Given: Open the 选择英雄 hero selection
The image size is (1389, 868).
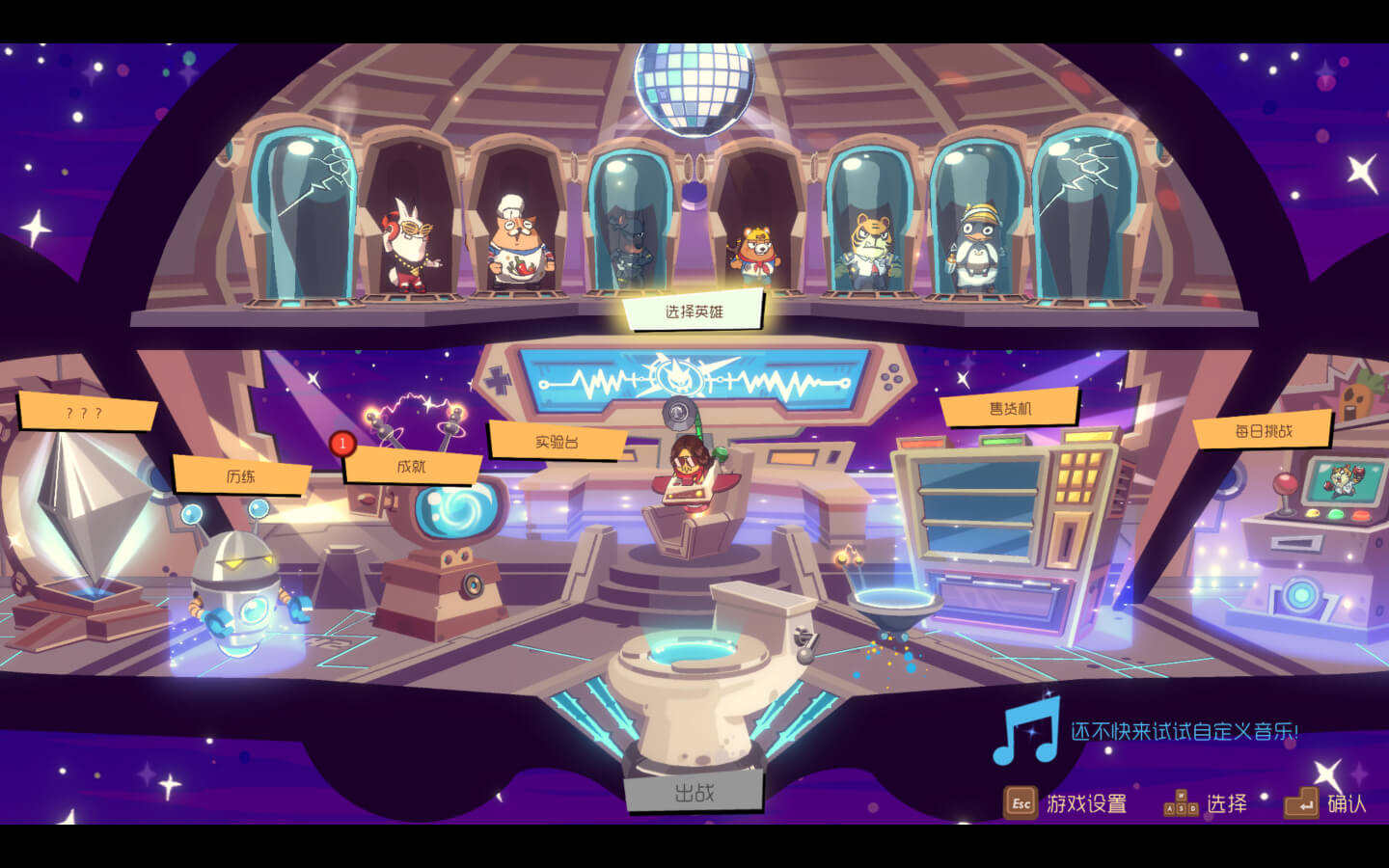Looking at the screenshot, I should click(694, 312).
